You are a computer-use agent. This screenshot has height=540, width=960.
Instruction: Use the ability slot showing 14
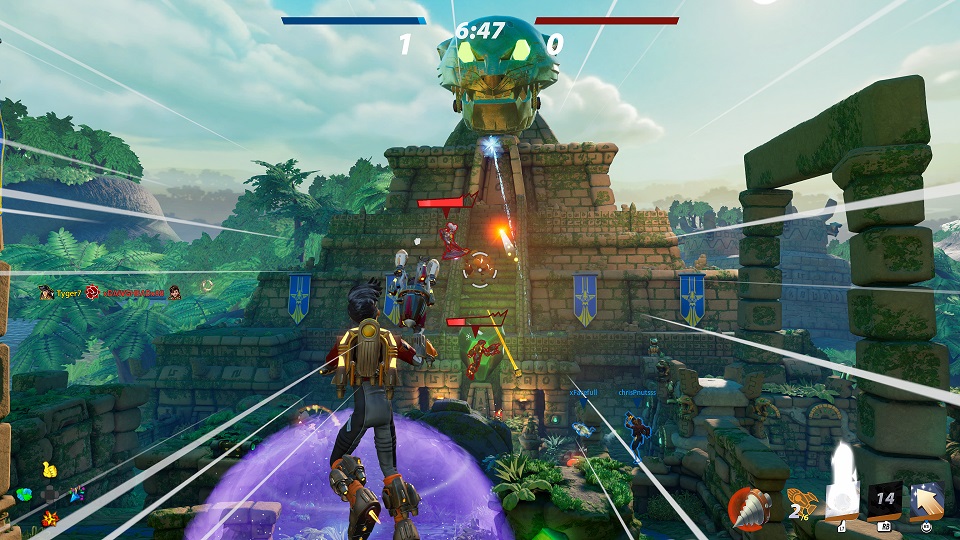click(884, 500)
